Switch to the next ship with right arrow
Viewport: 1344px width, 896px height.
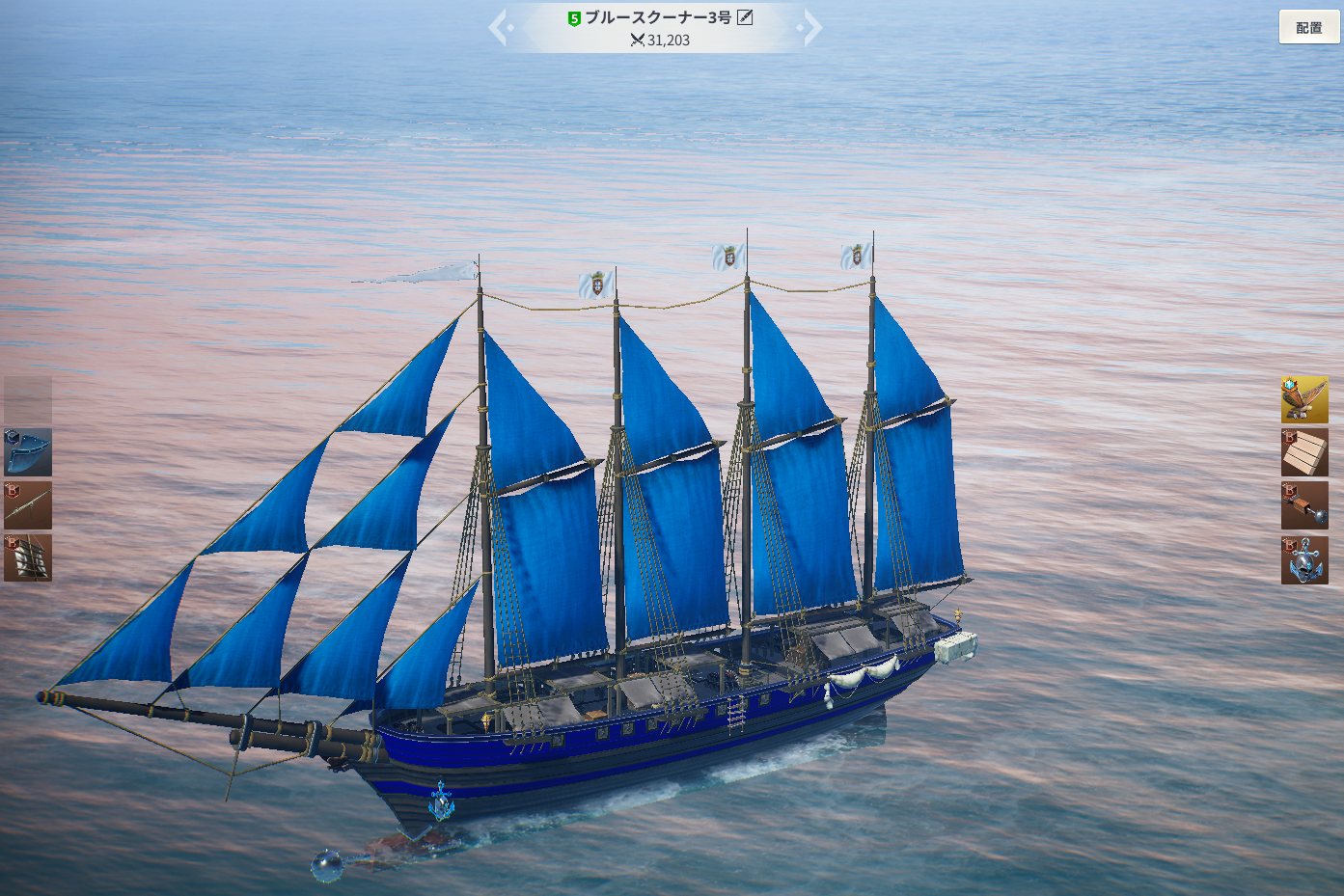(810, 28)
